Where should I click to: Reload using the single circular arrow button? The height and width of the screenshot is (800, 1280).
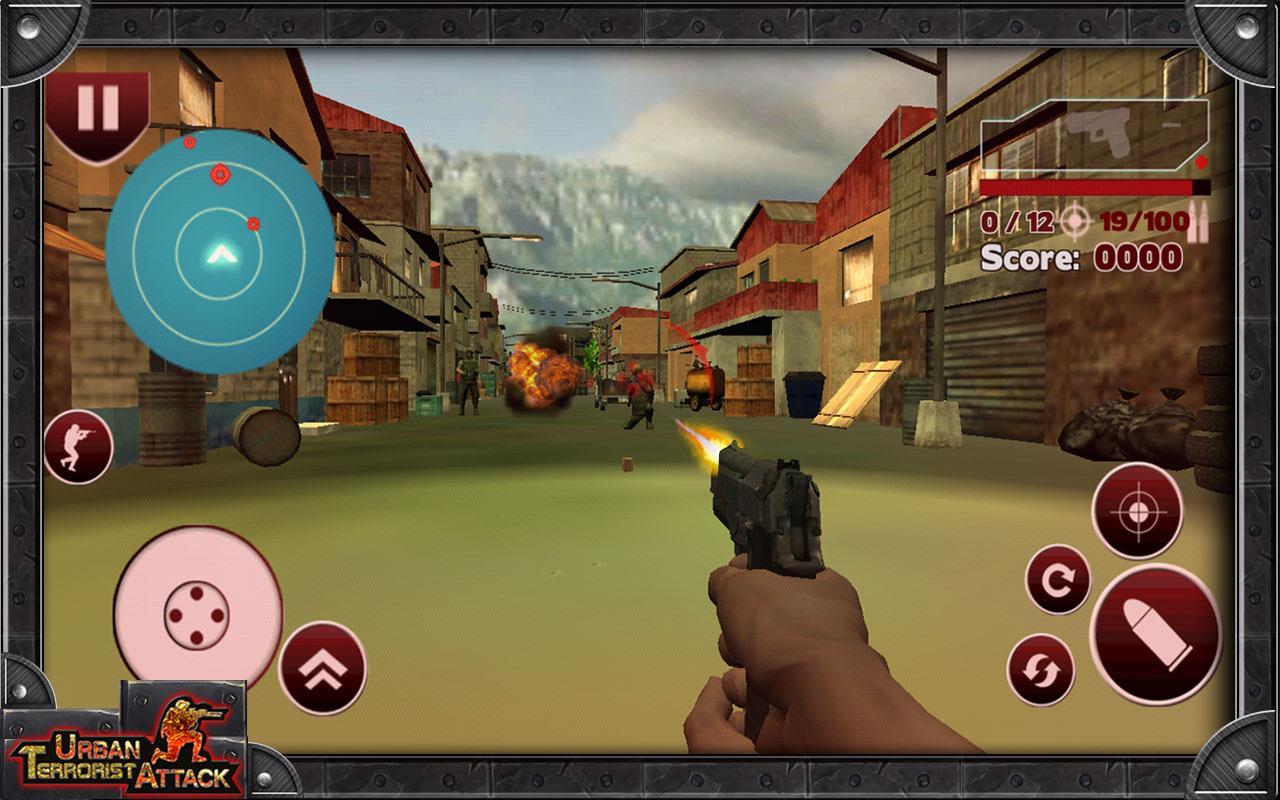coord(1058,579)
